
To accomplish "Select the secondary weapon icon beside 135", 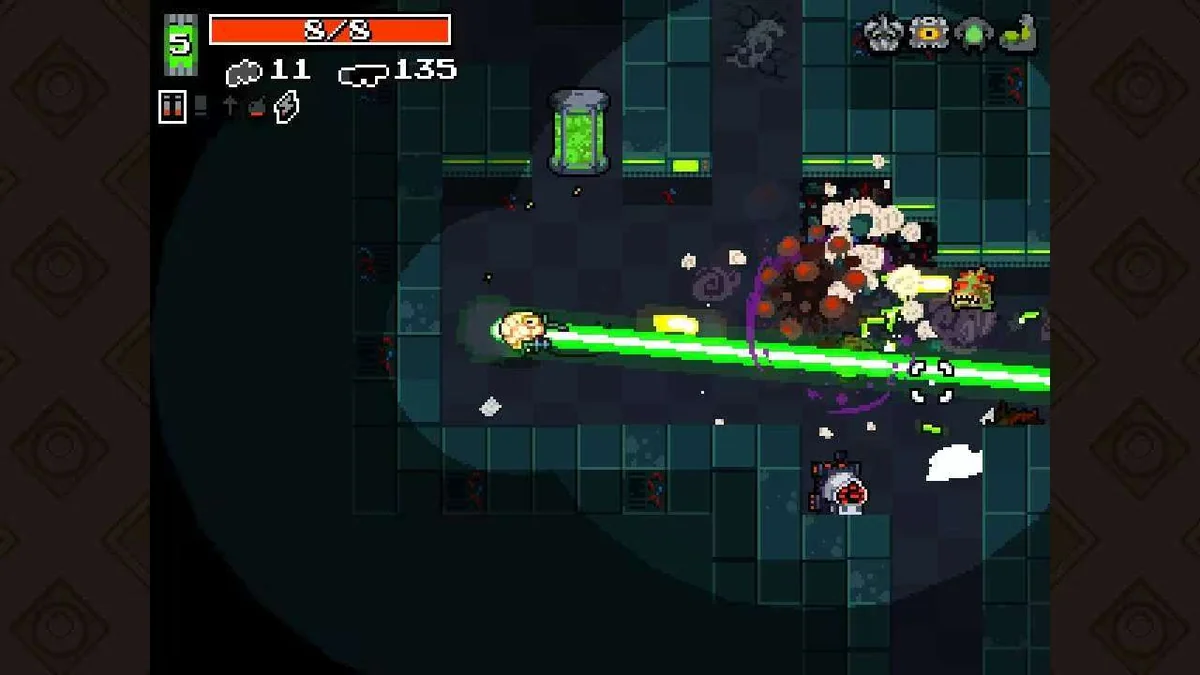I will pos(364,72).
